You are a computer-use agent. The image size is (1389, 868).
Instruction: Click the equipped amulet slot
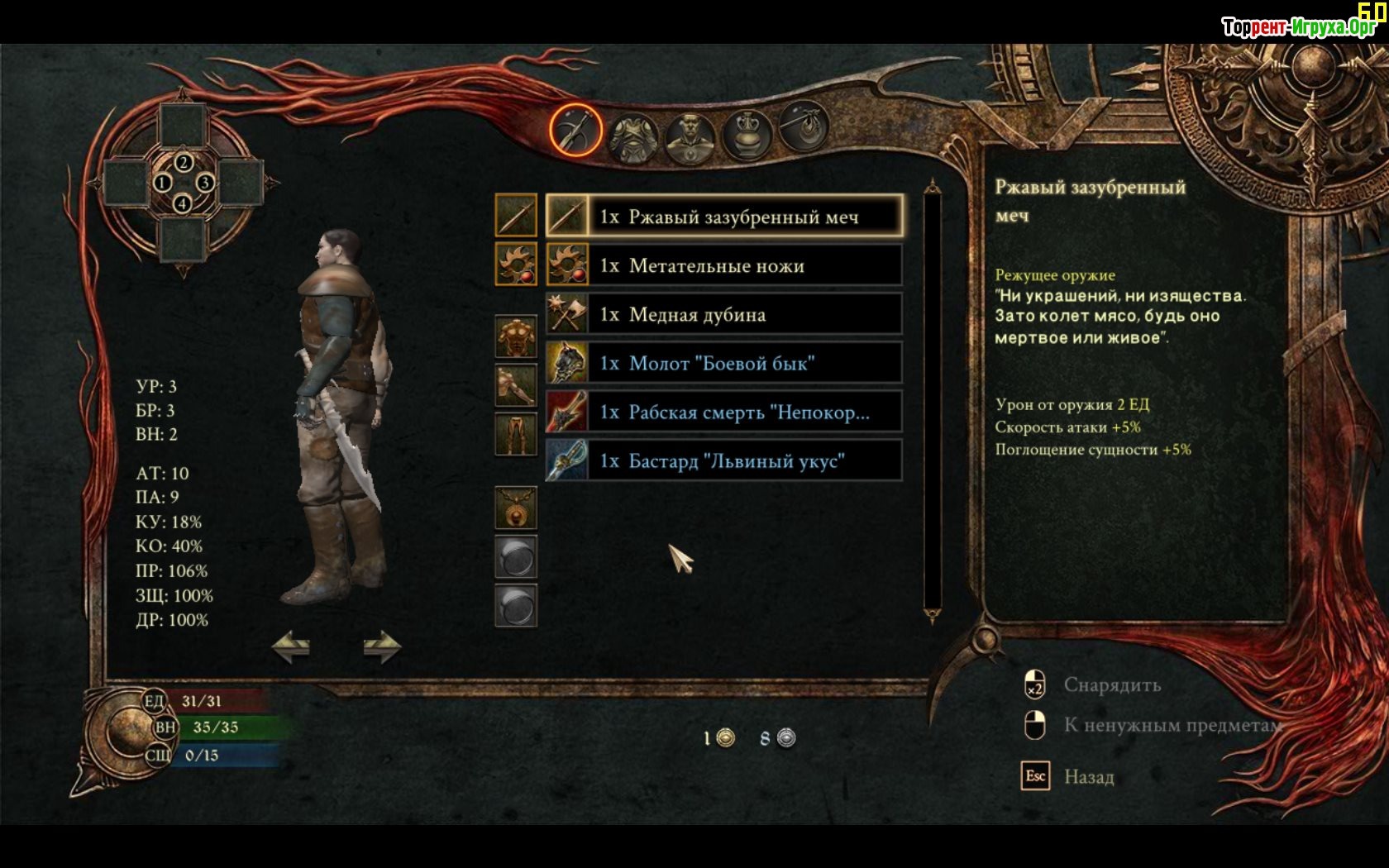(516, 507)
